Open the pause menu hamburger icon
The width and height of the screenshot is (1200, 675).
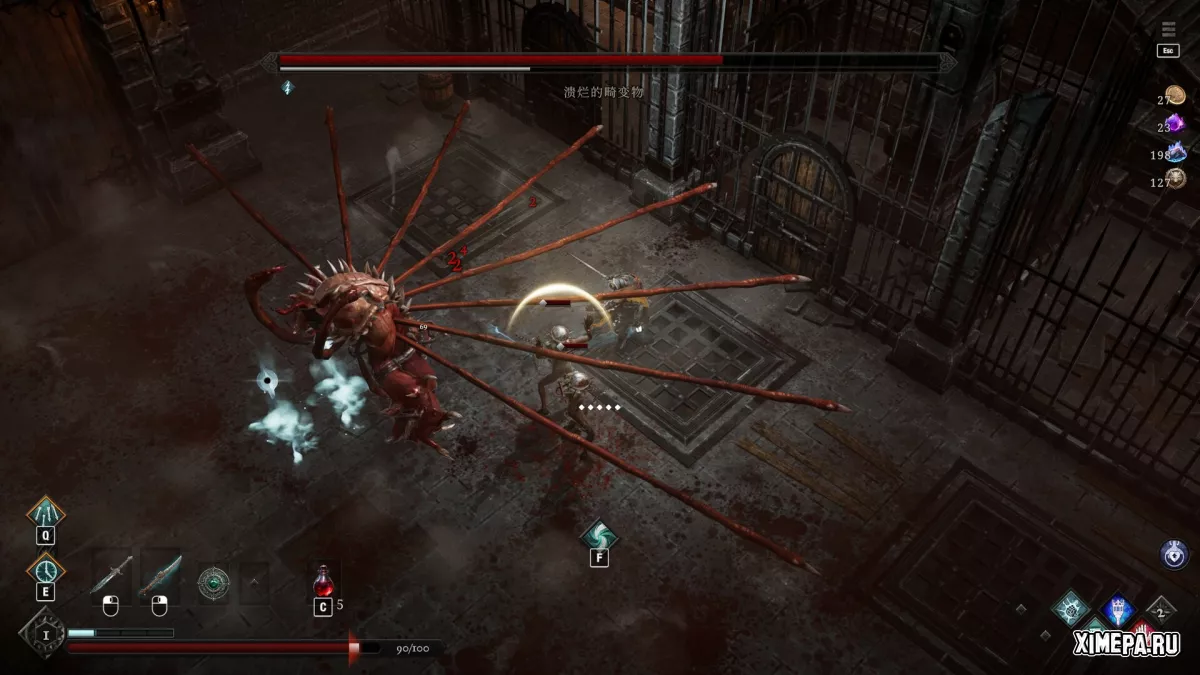pyautogui.click(x=1169, y=29)
